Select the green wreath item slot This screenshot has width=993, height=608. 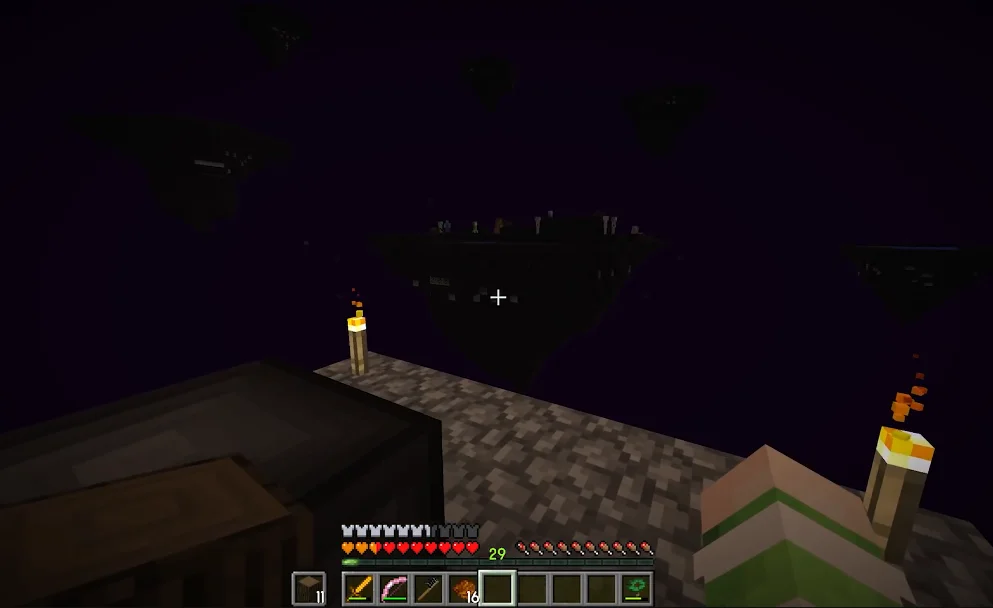pyautogui.click(x=635, y=588)
